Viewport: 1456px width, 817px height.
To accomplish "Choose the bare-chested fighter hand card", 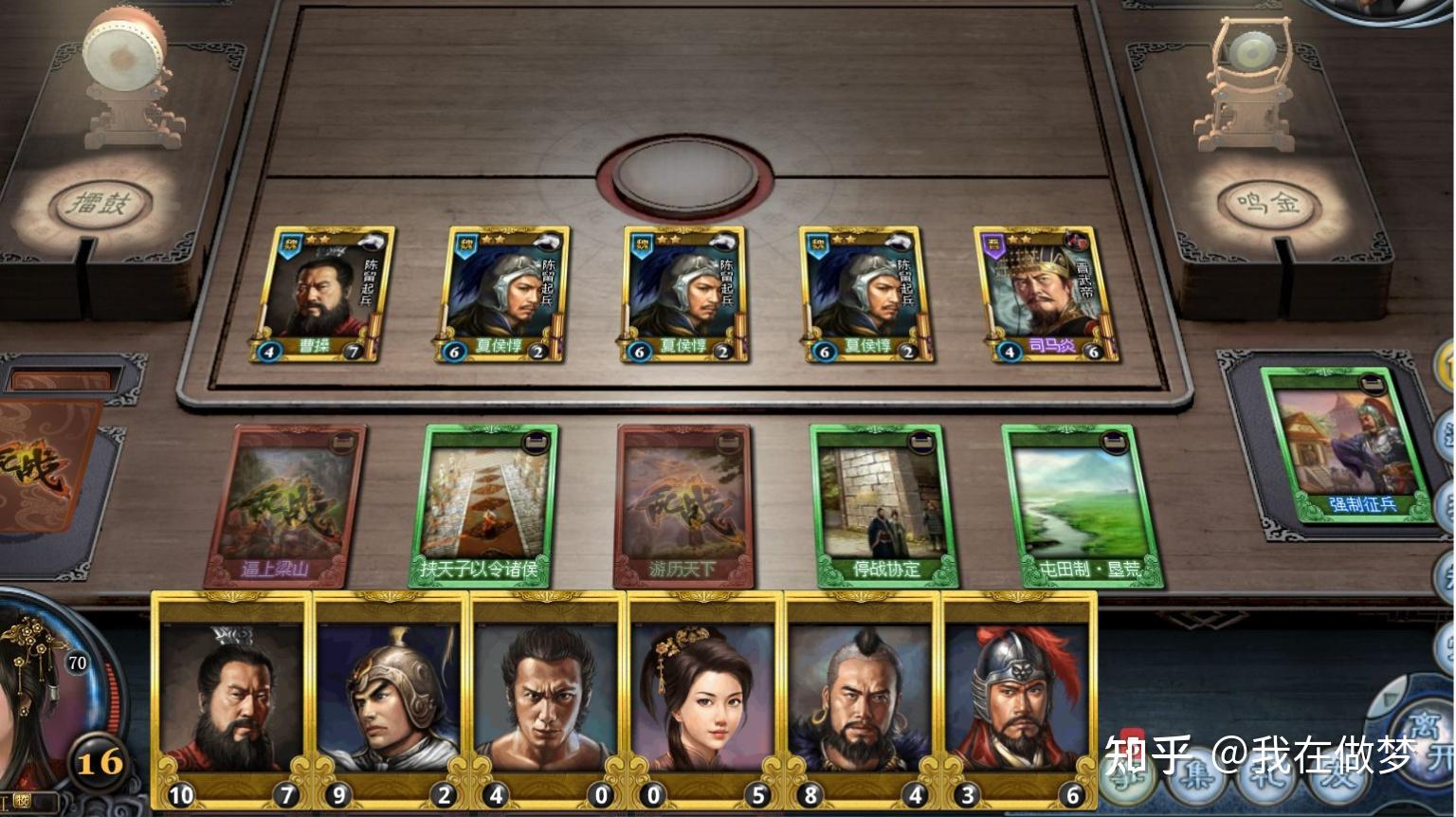I will pos(547,699).
